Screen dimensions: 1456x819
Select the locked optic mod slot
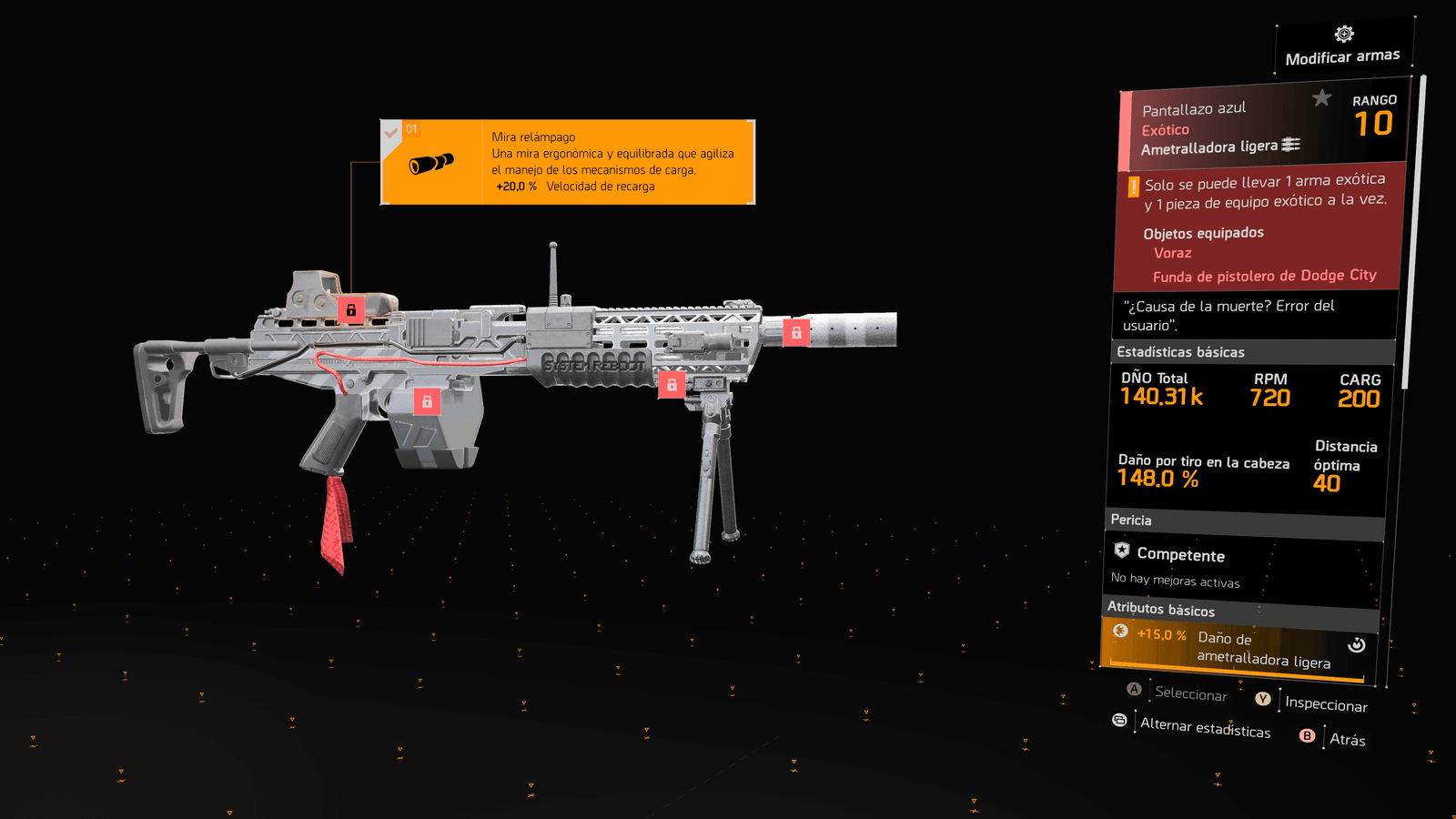[x=351, y=310]
